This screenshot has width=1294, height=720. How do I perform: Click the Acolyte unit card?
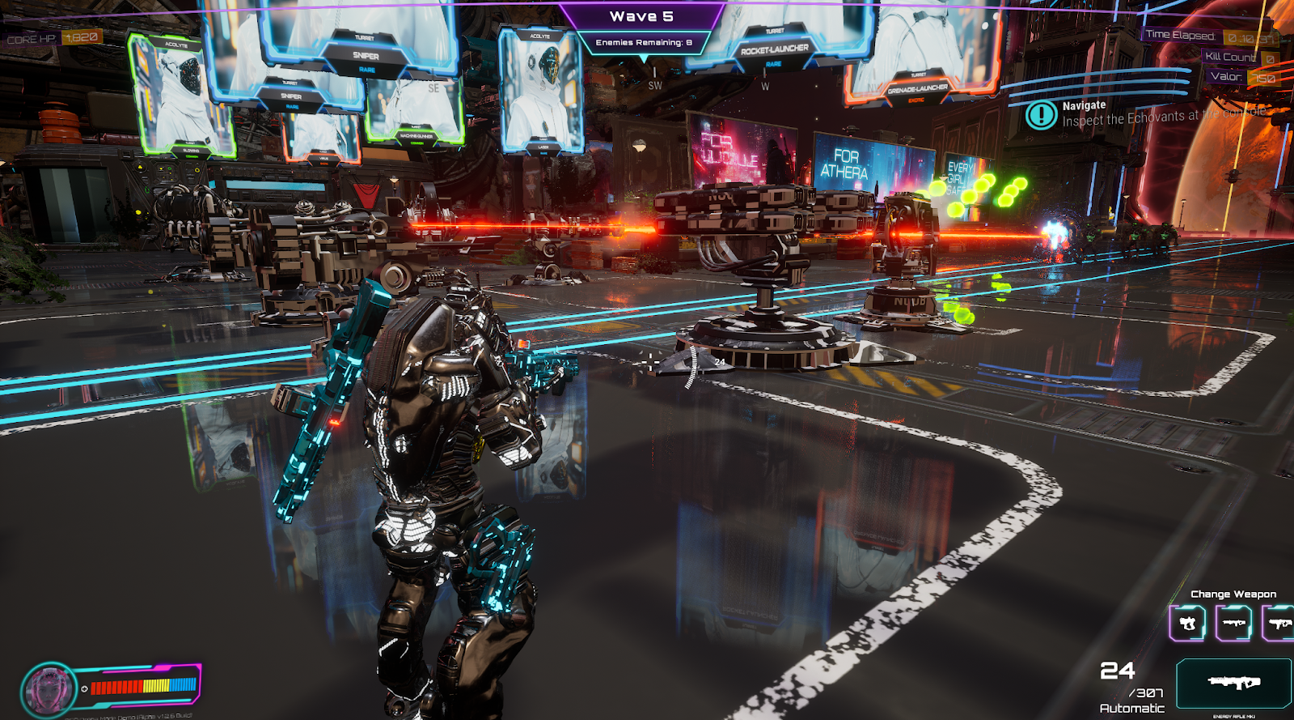(540, 90)
